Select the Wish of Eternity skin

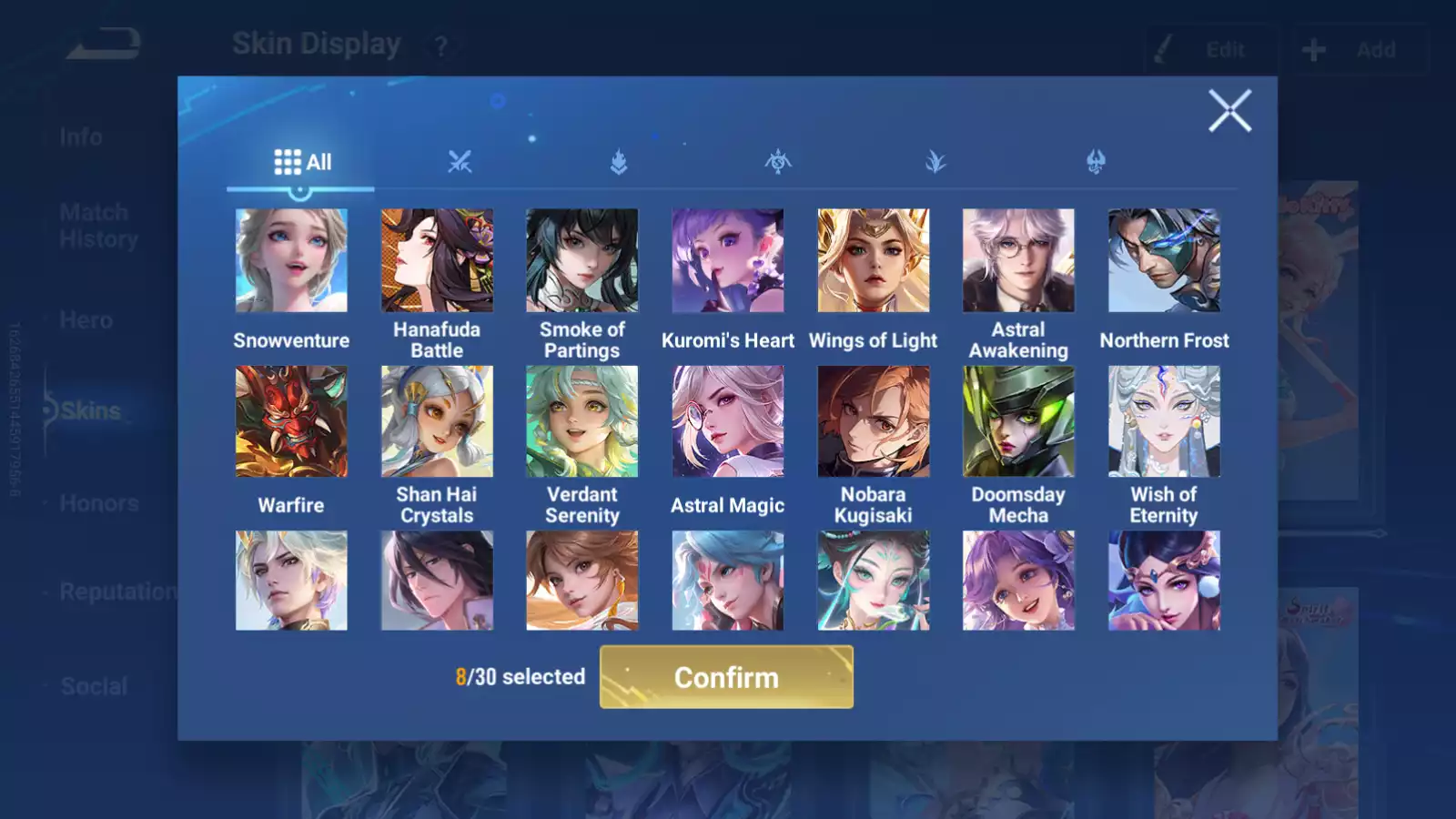click(x=1164, y=421)
